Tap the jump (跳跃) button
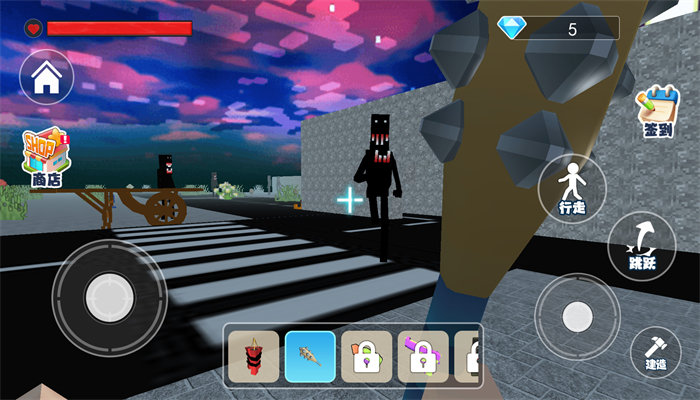The height and width of the screenshot is (400, 700). point(641,245)
